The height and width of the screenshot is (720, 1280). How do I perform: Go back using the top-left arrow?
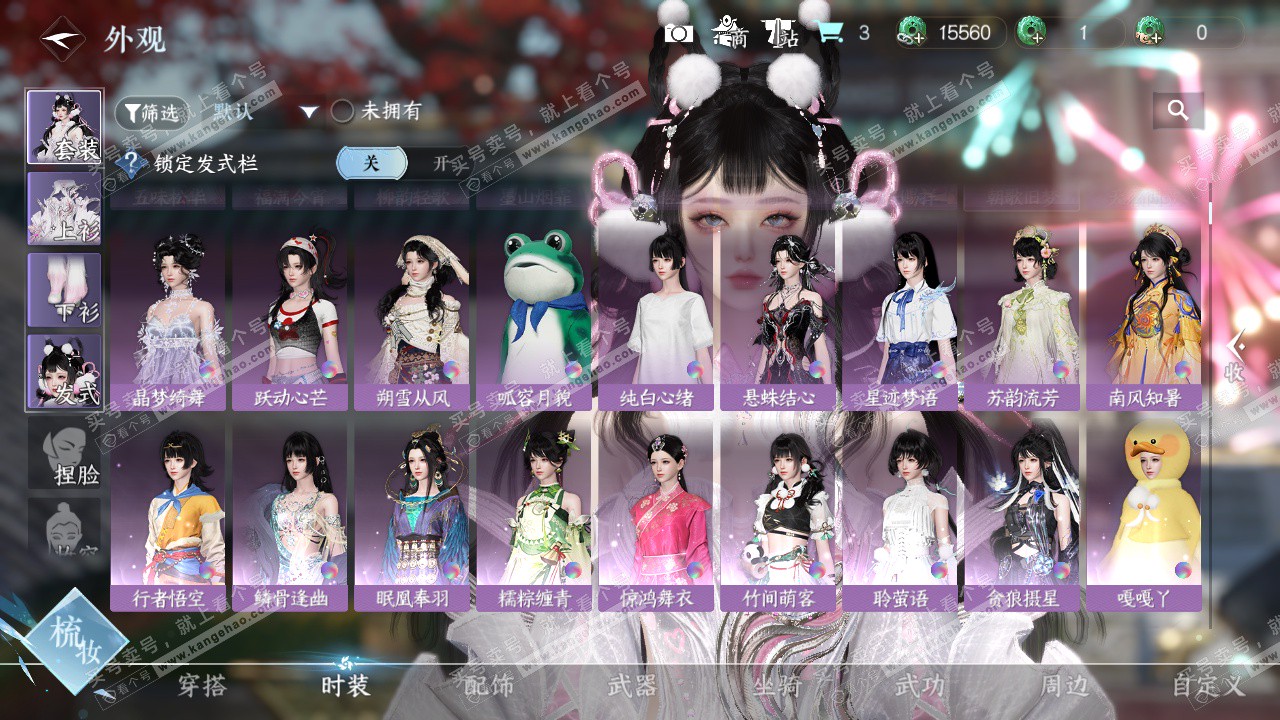click(x=62, y=40)
